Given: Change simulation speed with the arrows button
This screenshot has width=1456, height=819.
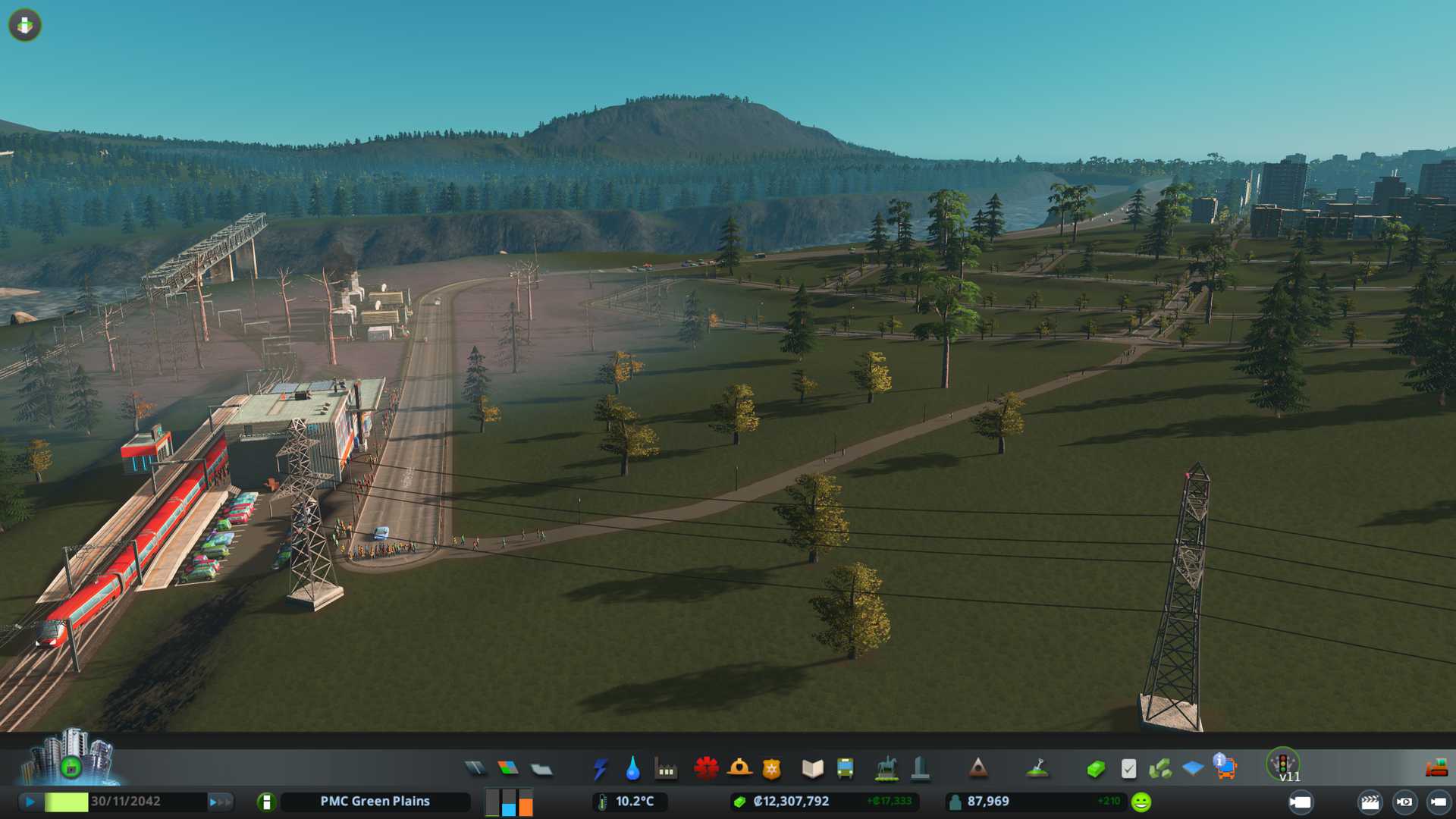Looking at the screenshot, I should click(x=220, y=802).
